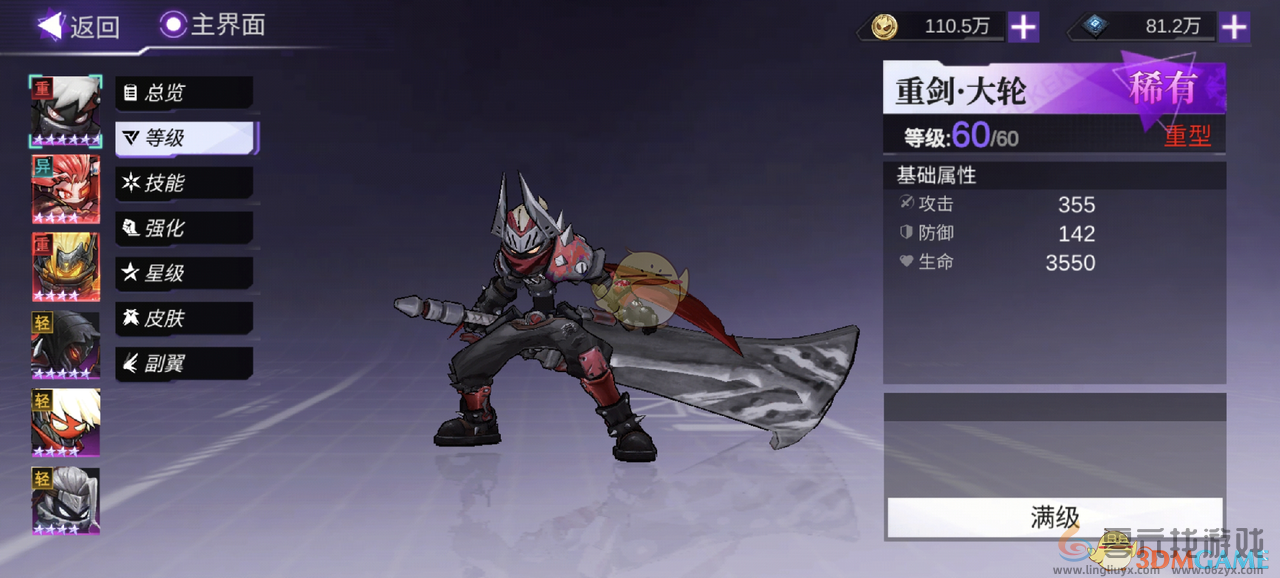Return to 主界面 main screen
This screenshot has width=1280, height=578.
(214, 25)
